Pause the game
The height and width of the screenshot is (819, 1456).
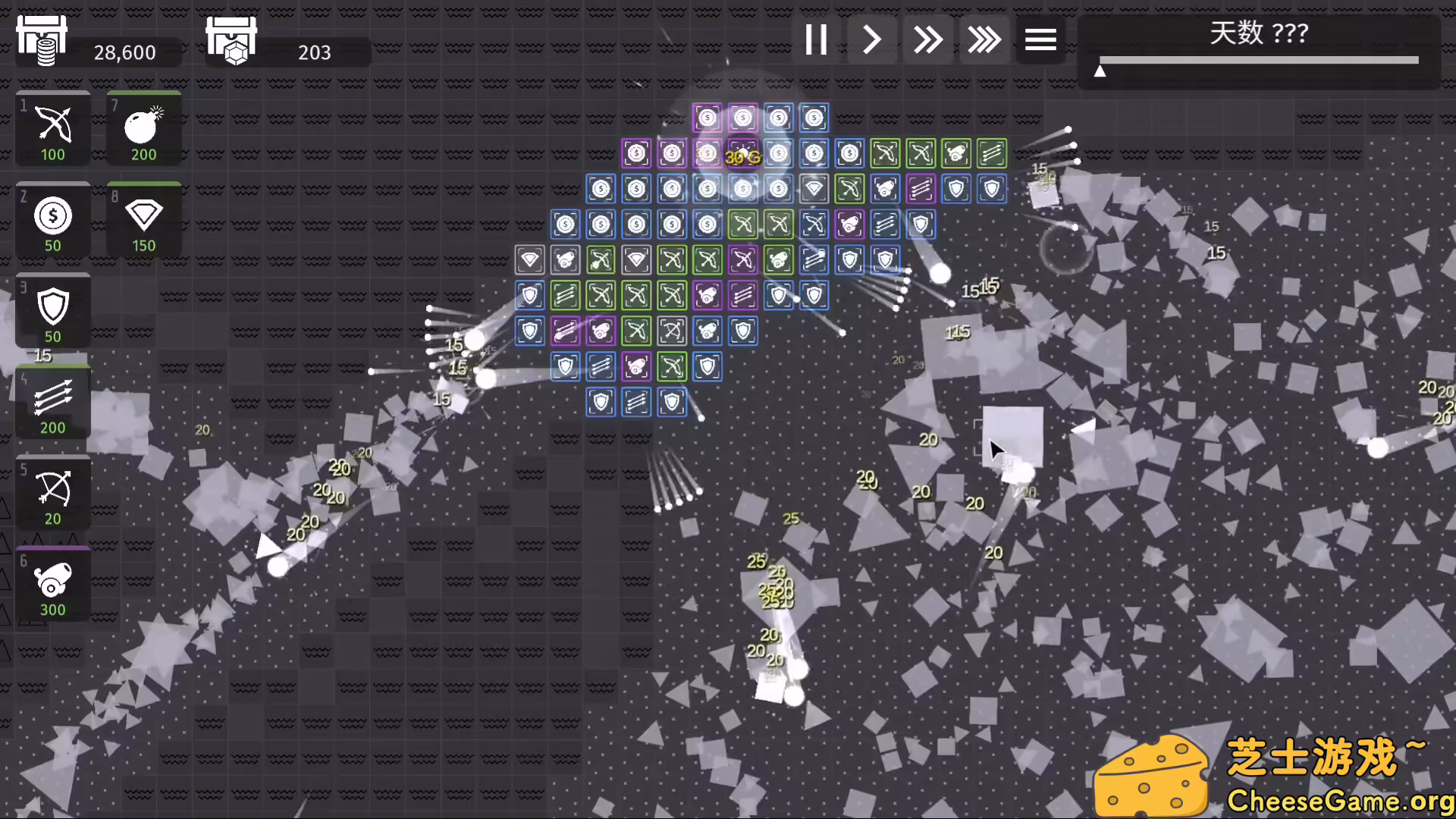coord(815,39)
